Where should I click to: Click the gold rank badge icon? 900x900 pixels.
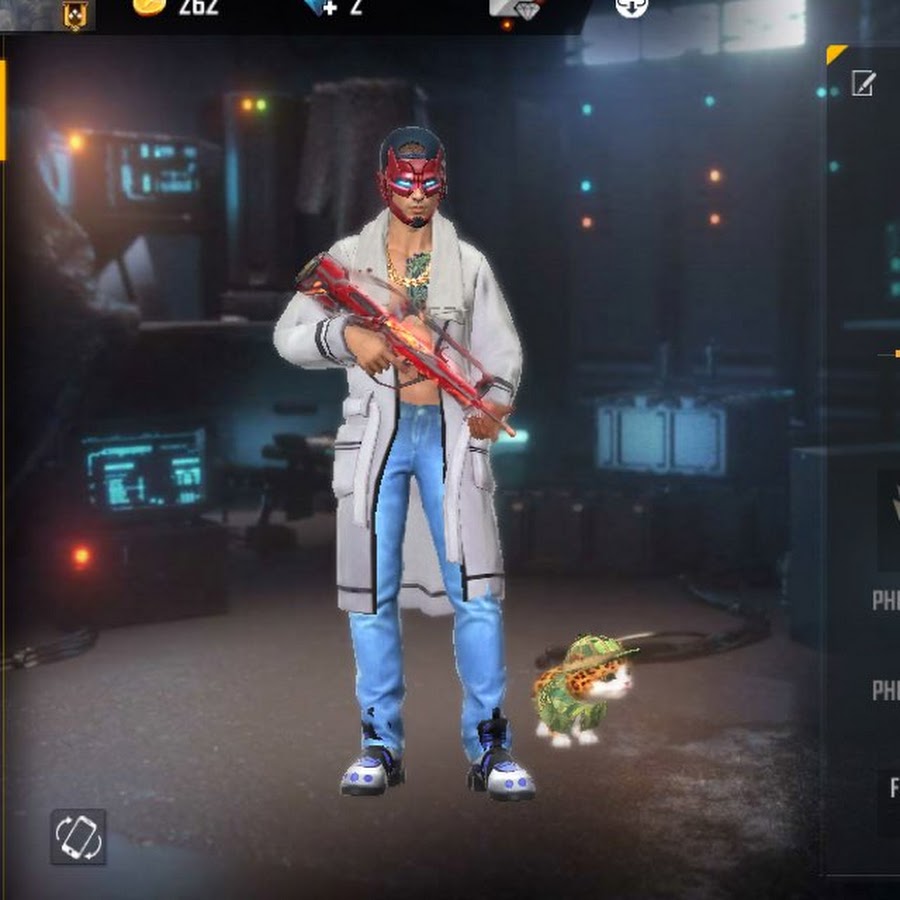point(75,13)
